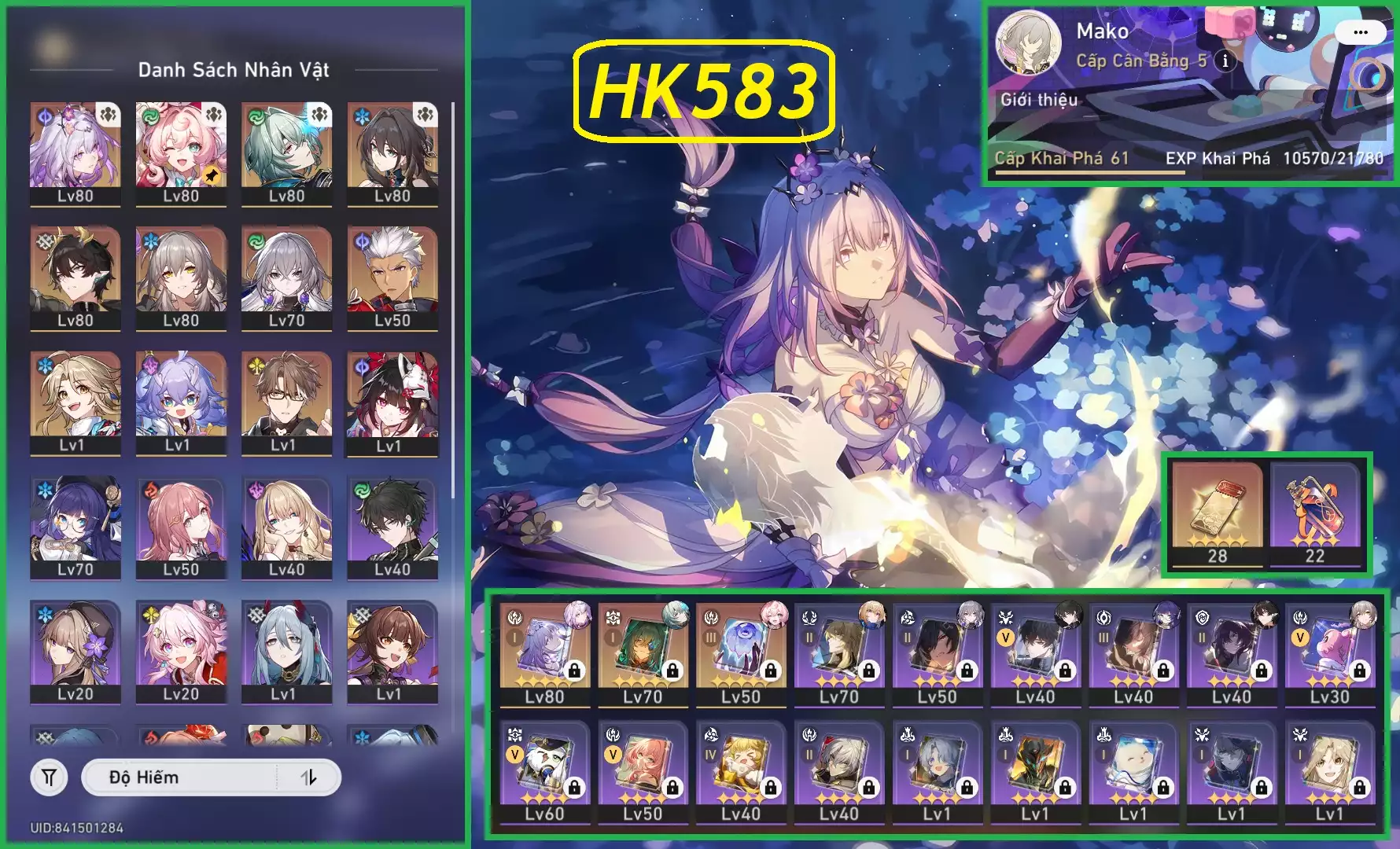The height and width of the screenshot is (849, 1400).
Task: Pick the glasses-wearing man at Lv1
Action: [286, 401]
